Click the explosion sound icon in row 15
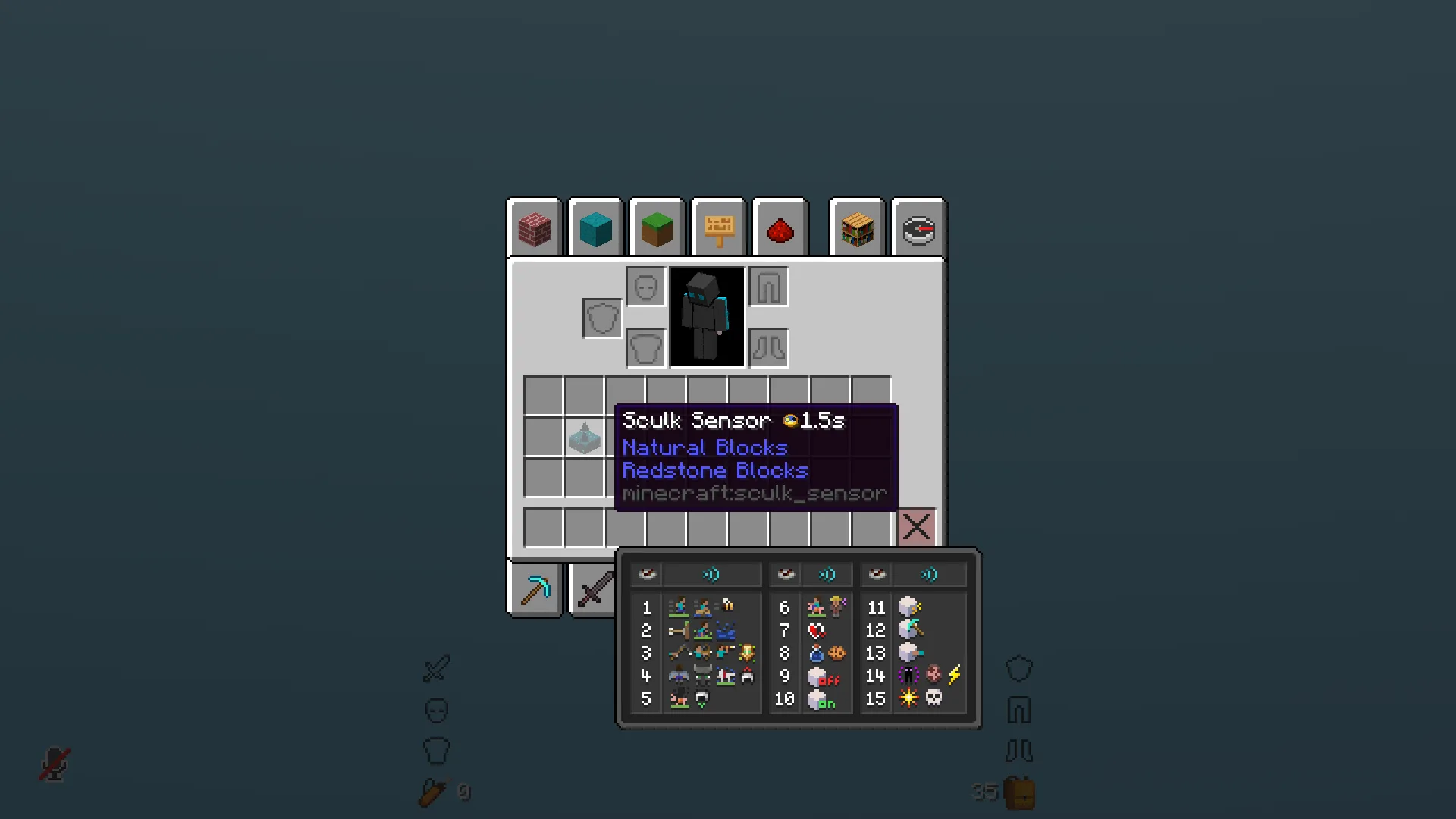 [908, 698]
